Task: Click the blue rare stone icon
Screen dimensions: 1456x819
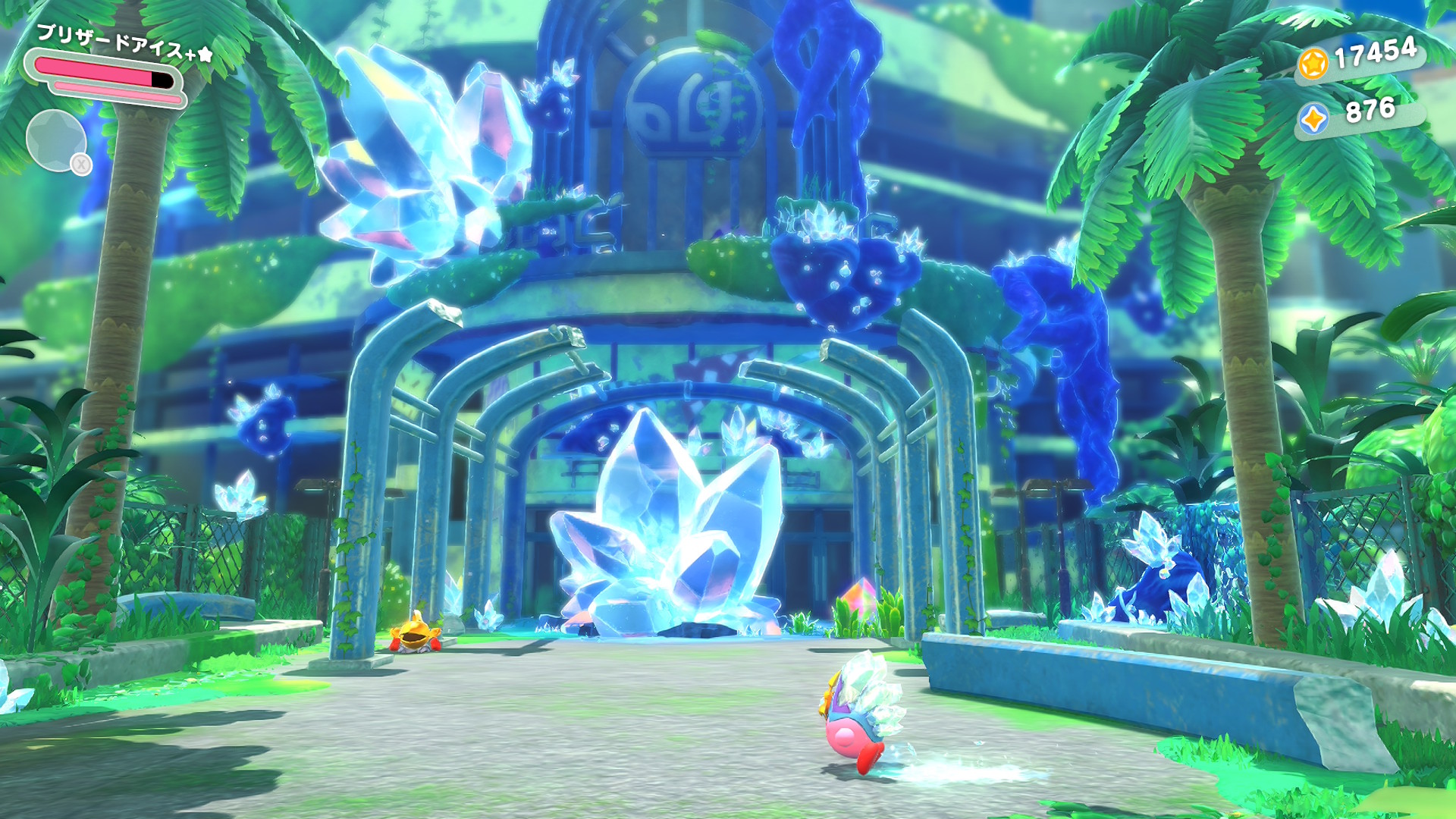Action: click(1313, 119)
